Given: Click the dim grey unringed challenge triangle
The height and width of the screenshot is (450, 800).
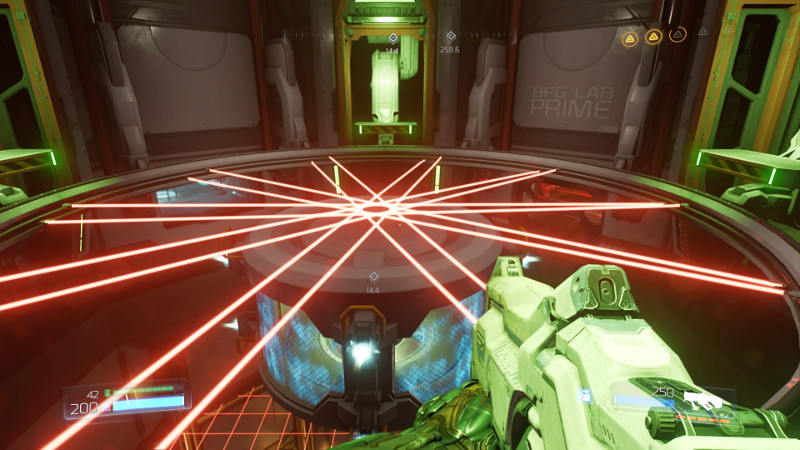Looking at the screenshot, I should (x=703, y=32).
